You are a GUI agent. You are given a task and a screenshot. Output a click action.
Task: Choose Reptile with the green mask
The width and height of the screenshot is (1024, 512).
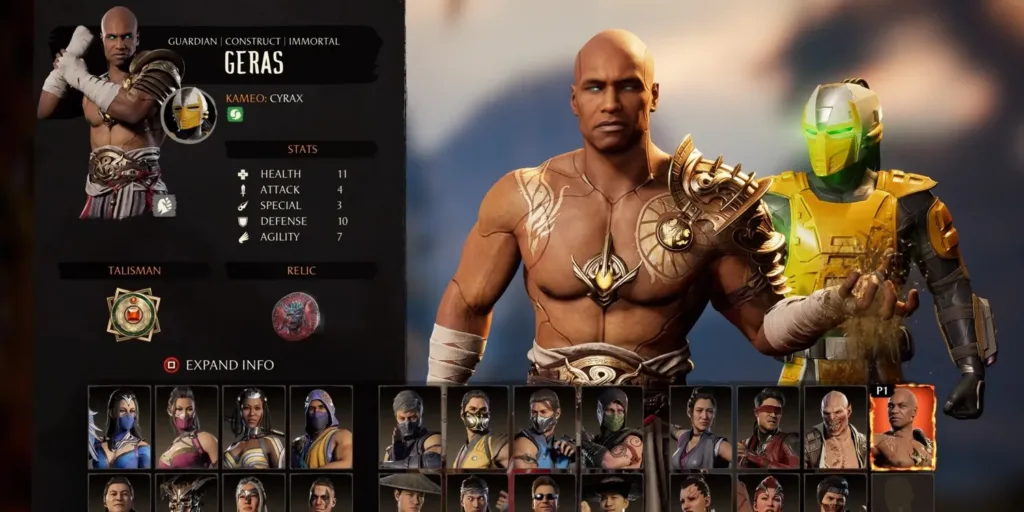pos(611,427)
